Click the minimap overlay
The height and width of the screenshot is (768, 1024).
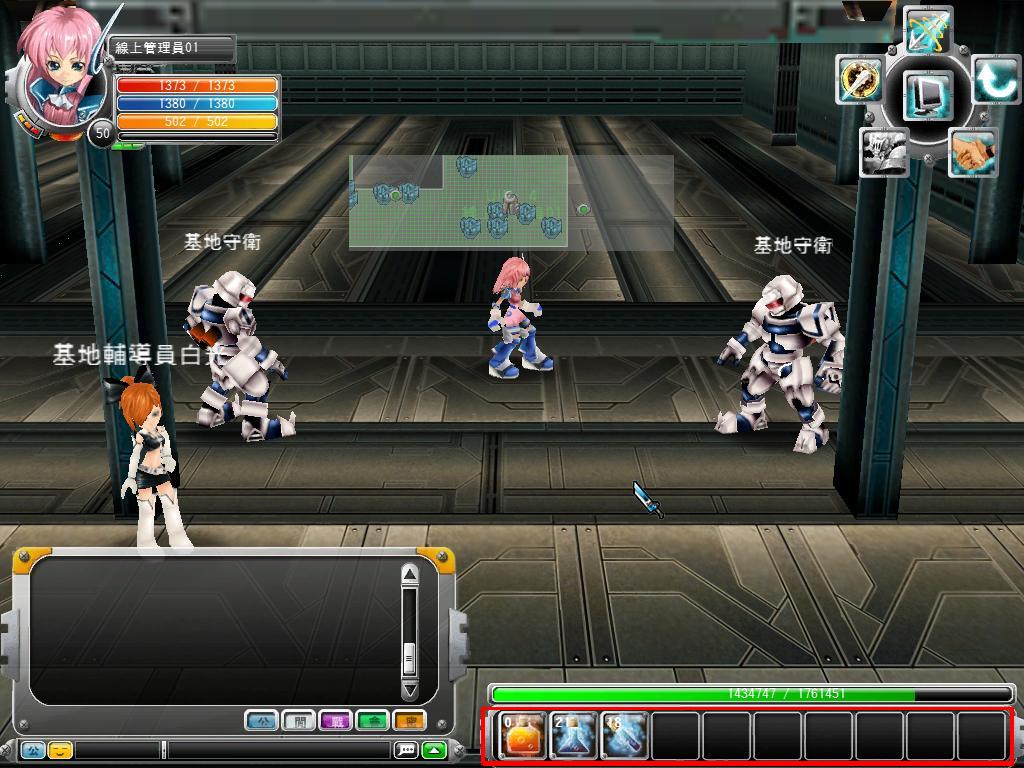point(510,201)
